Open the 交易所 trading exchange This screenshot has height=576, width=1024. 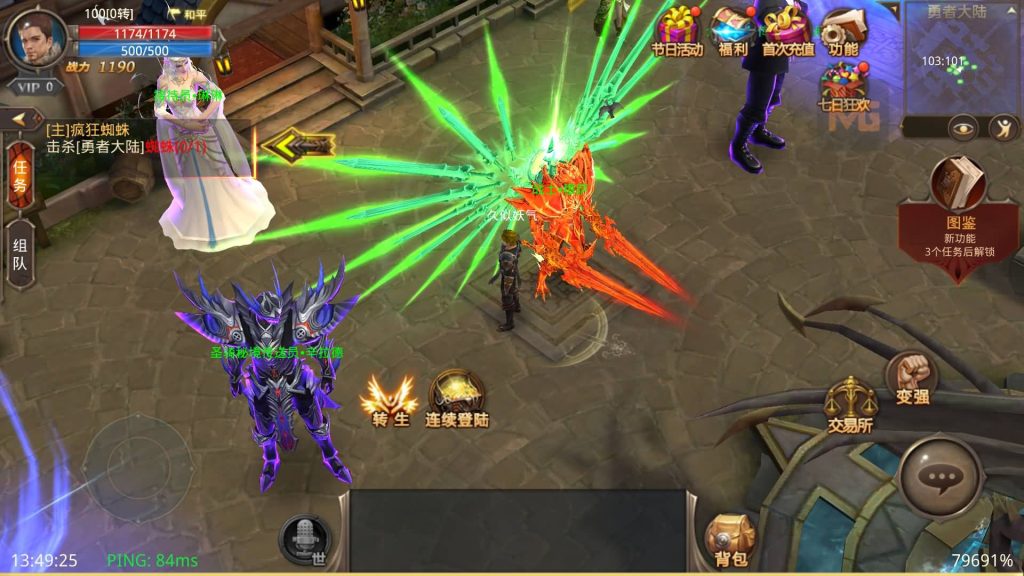(x=850, y=402)
